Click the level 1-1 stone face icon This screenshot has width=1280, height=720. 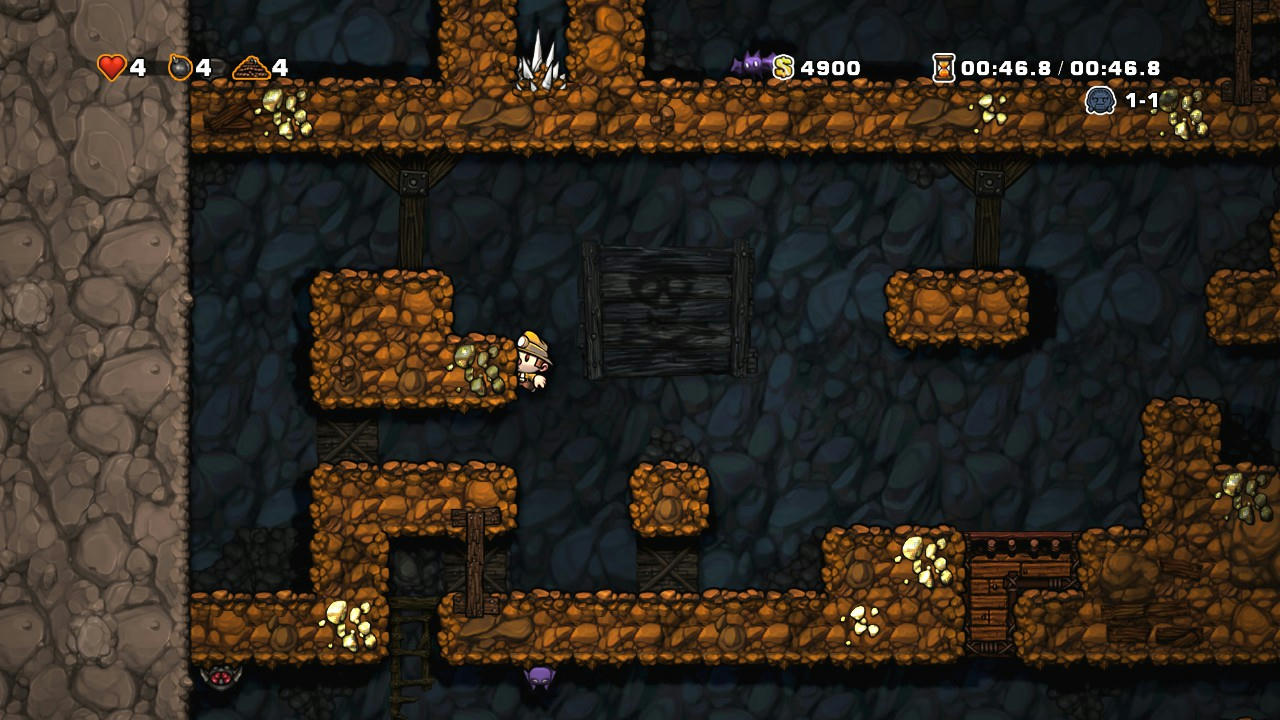pos(1100,100)
